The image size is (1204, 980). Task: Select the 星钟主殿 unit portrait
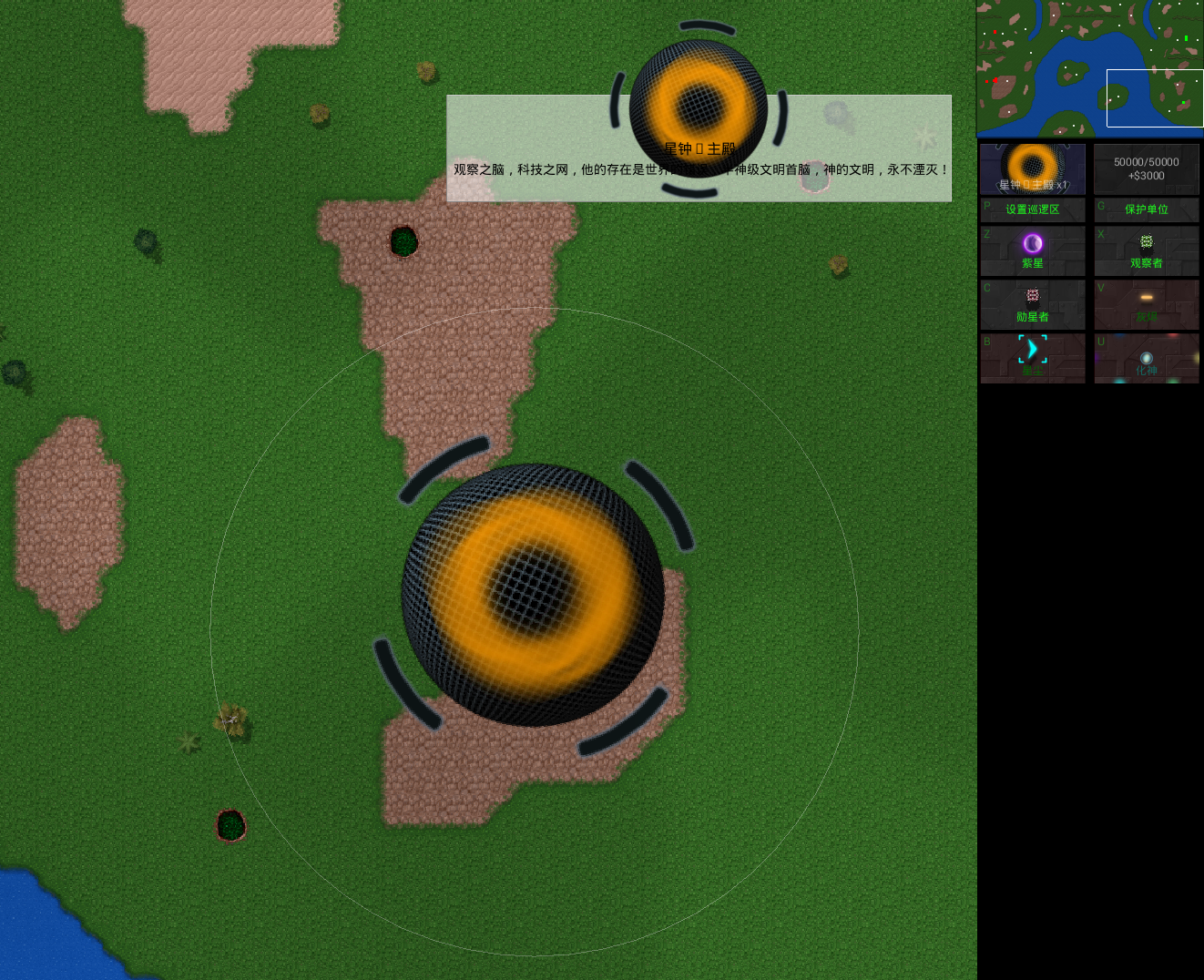click(1033, 168)
